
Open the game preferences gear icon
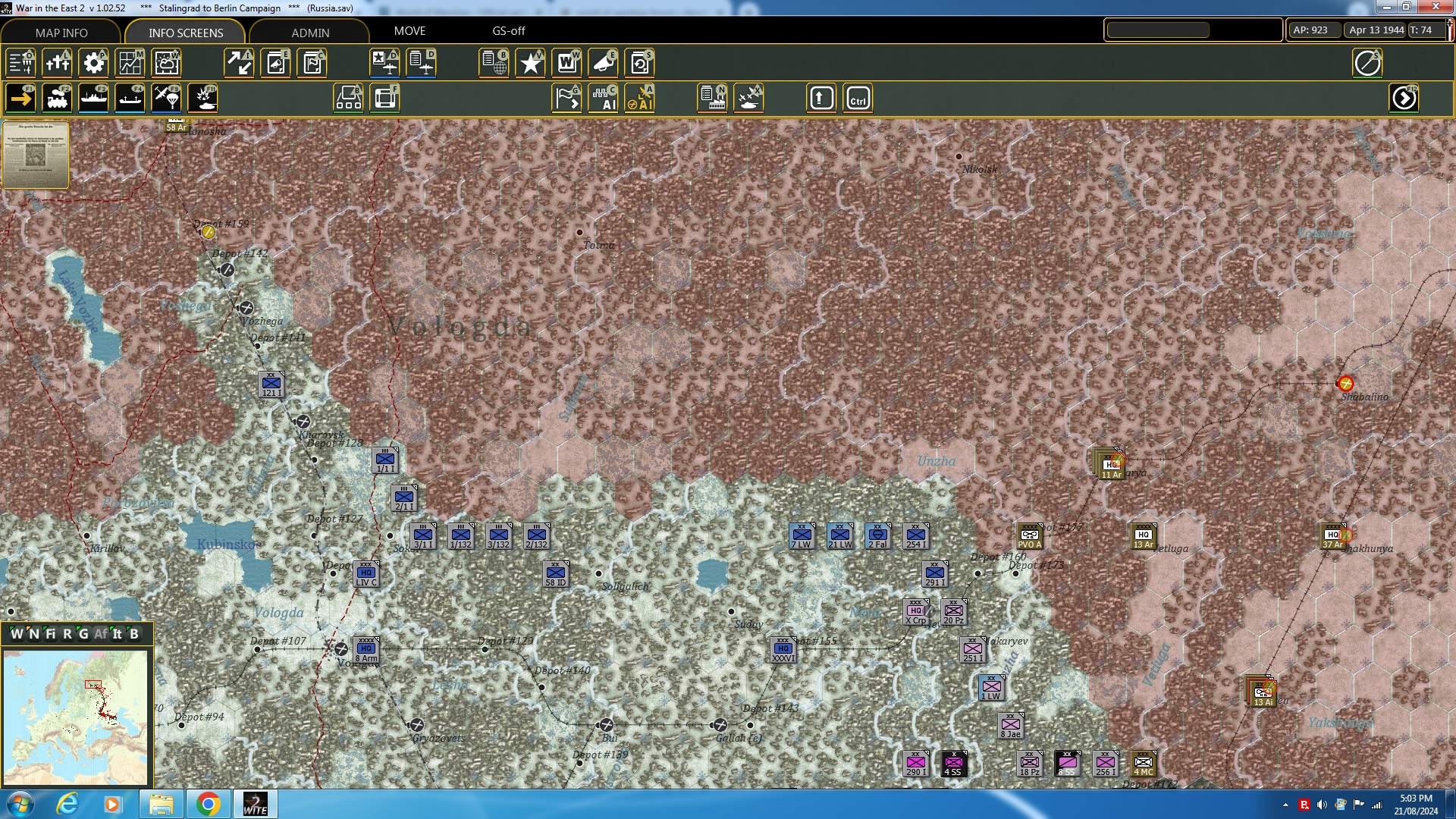tap(94, 63)
